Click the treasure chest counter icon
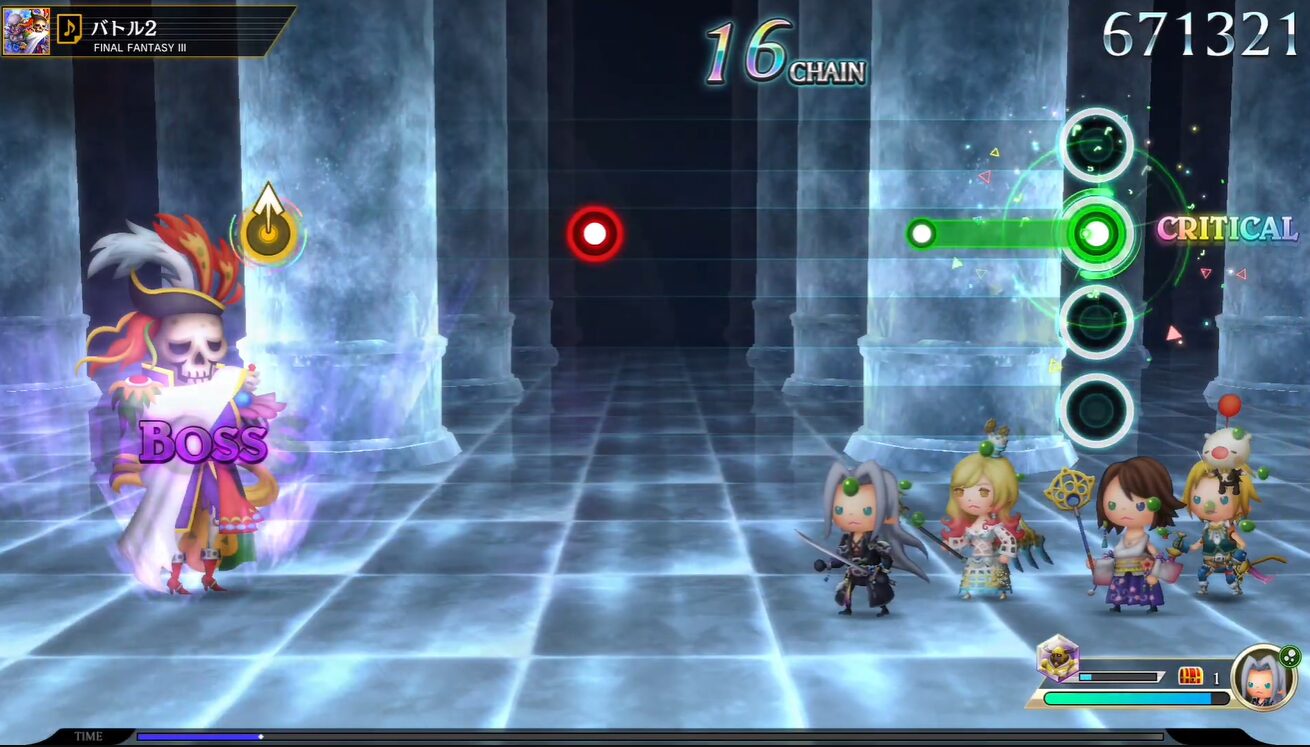Viewport: 1310px width, 747px height. pos(1190,677)
